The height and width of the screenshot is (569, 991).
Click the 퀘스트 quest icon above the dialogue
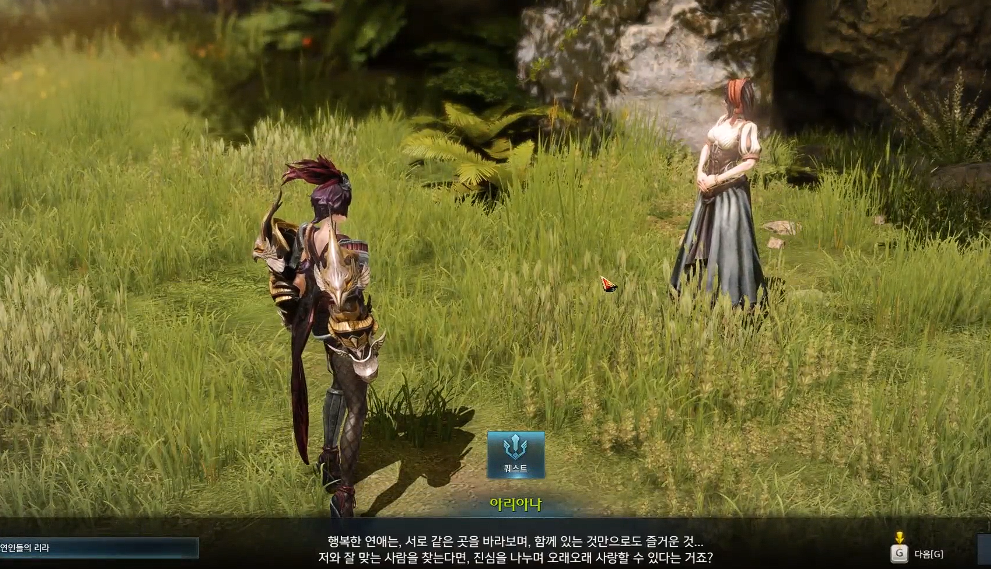click(x=516, y=454)
